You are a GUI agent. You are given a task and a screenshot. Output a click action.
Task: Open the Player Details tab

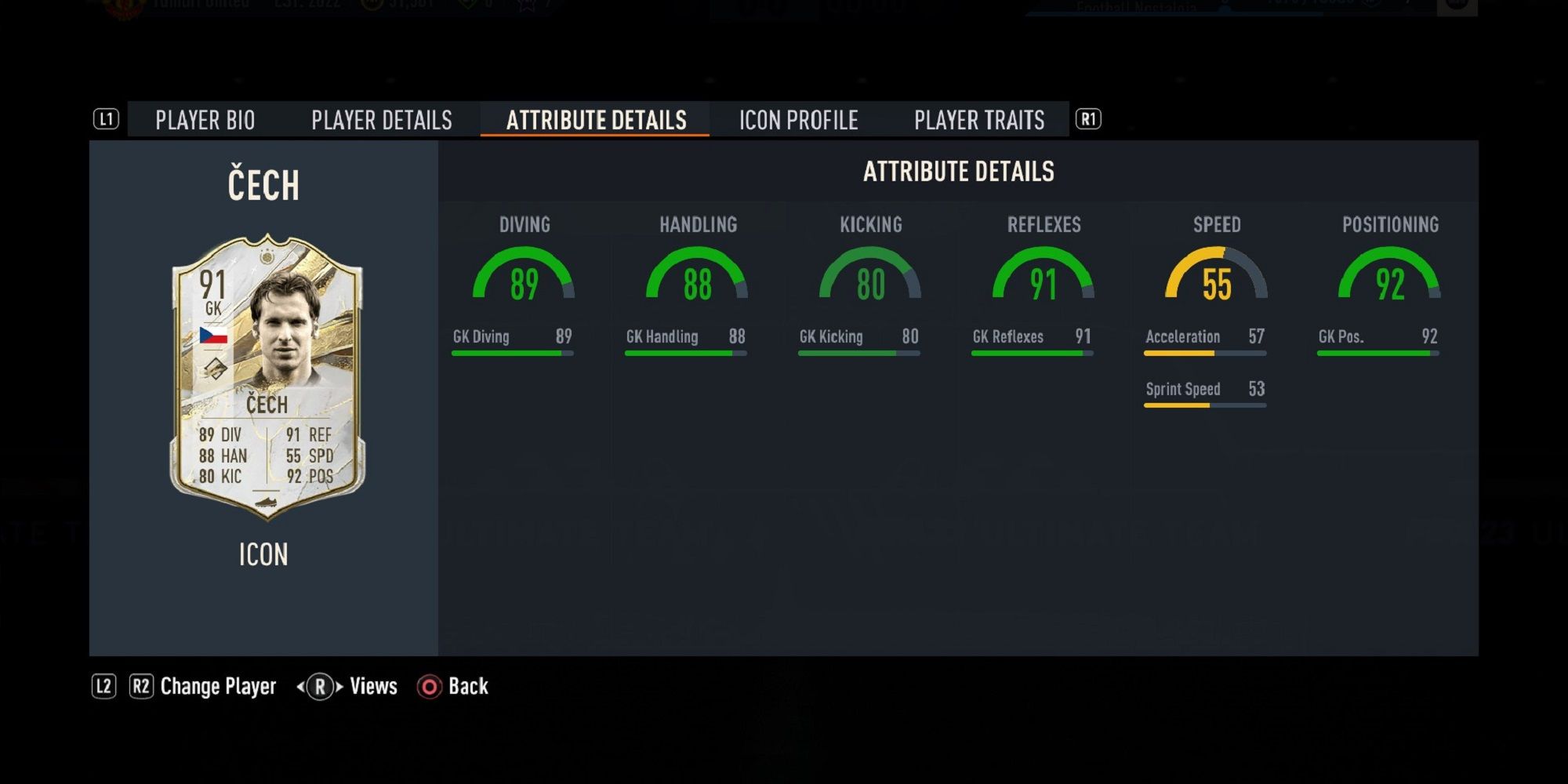(382, 120)
